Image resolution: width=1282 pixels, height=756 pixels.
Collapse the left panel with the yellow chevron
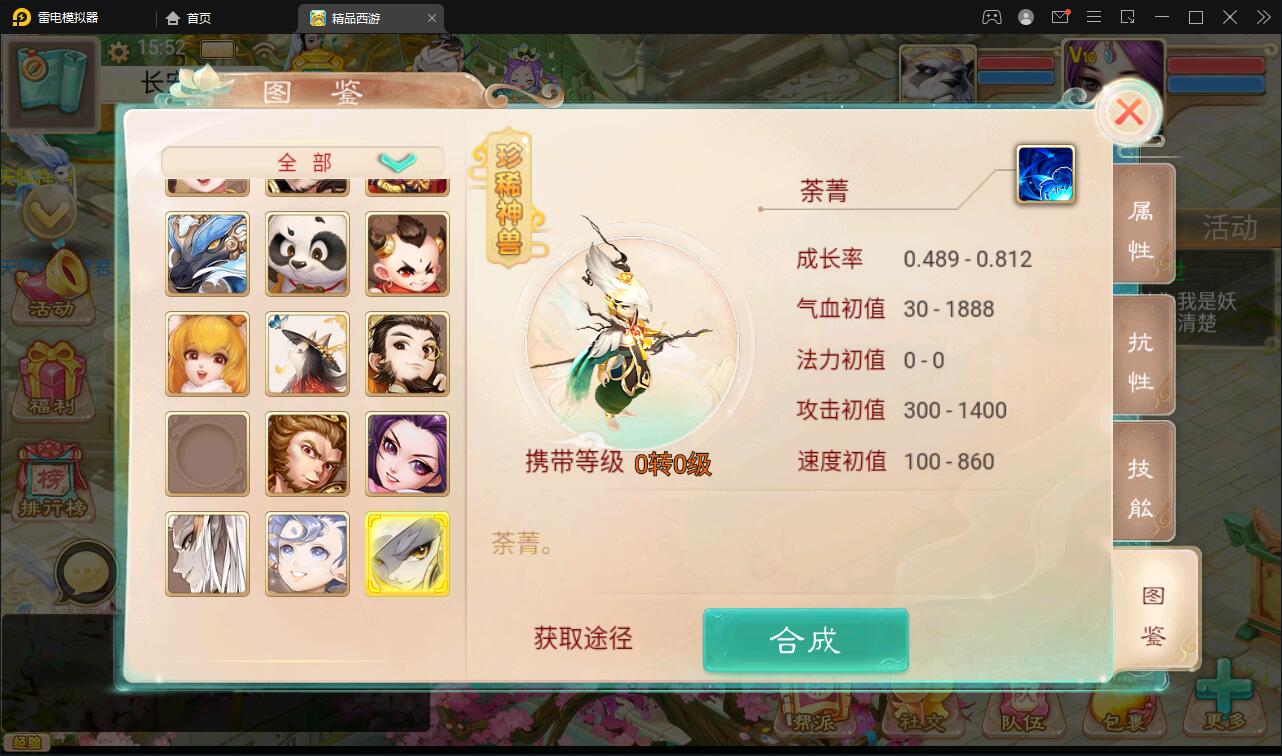coord(47,213)
